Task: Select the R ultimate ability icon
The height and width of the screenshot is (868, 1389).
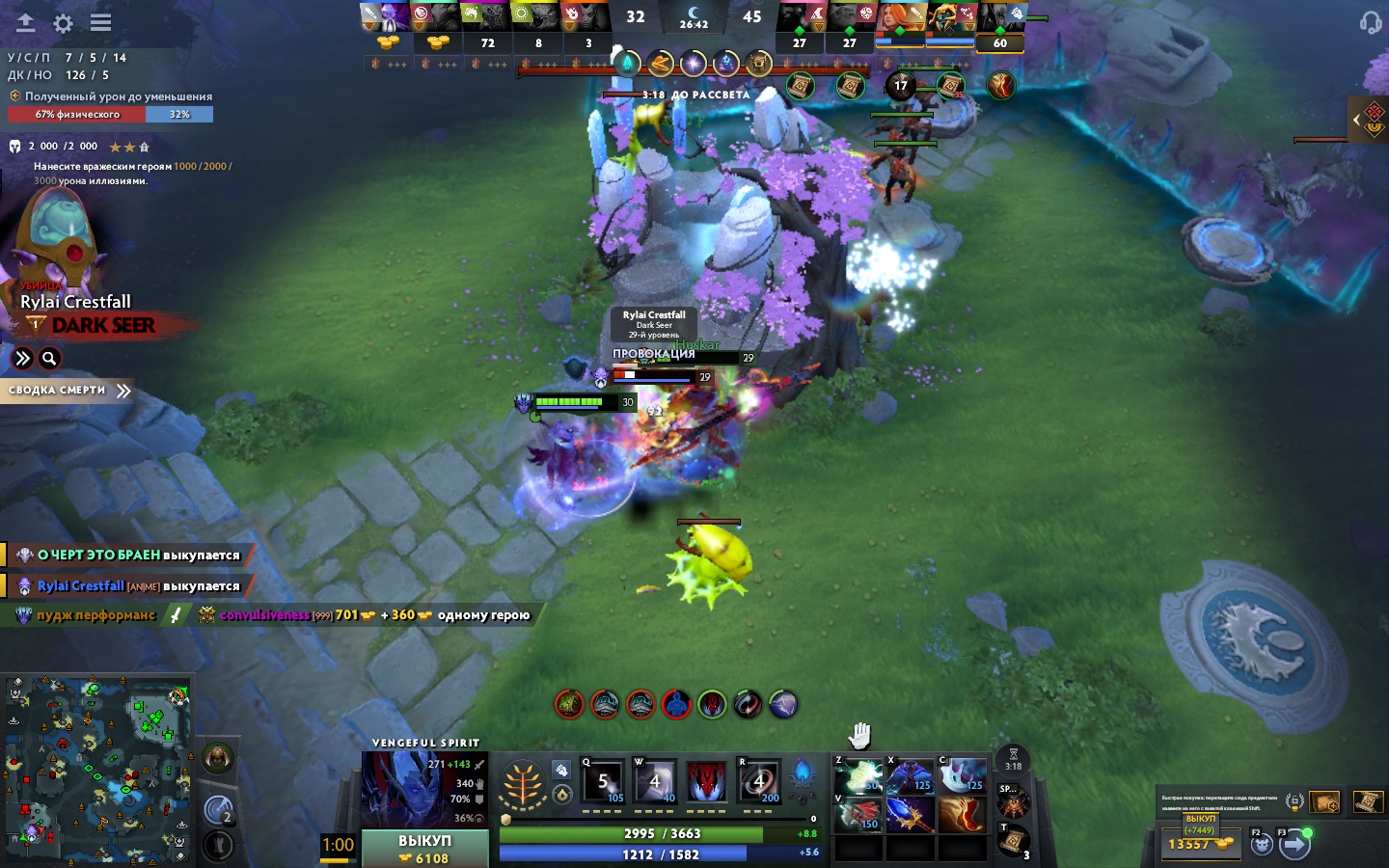Action: pyautogui.click(x=759, y=782)
